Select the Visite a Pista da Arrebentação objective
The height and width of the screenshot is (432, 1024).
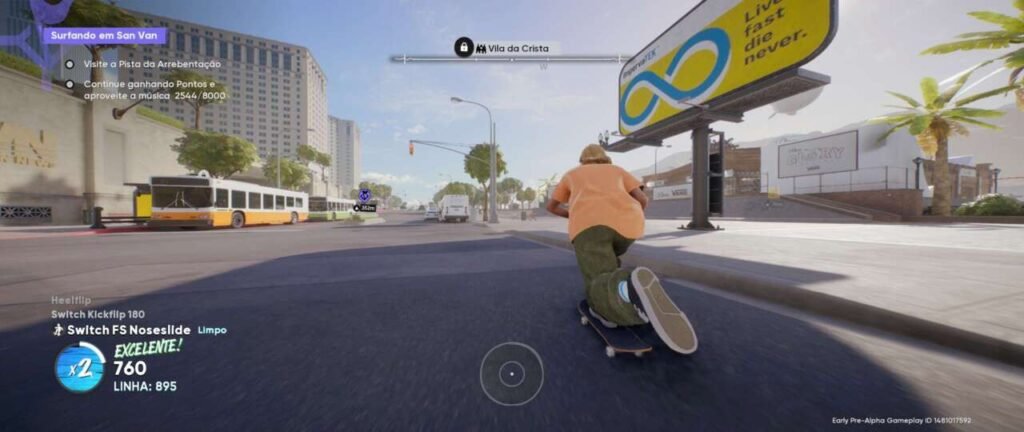(152, 64)
